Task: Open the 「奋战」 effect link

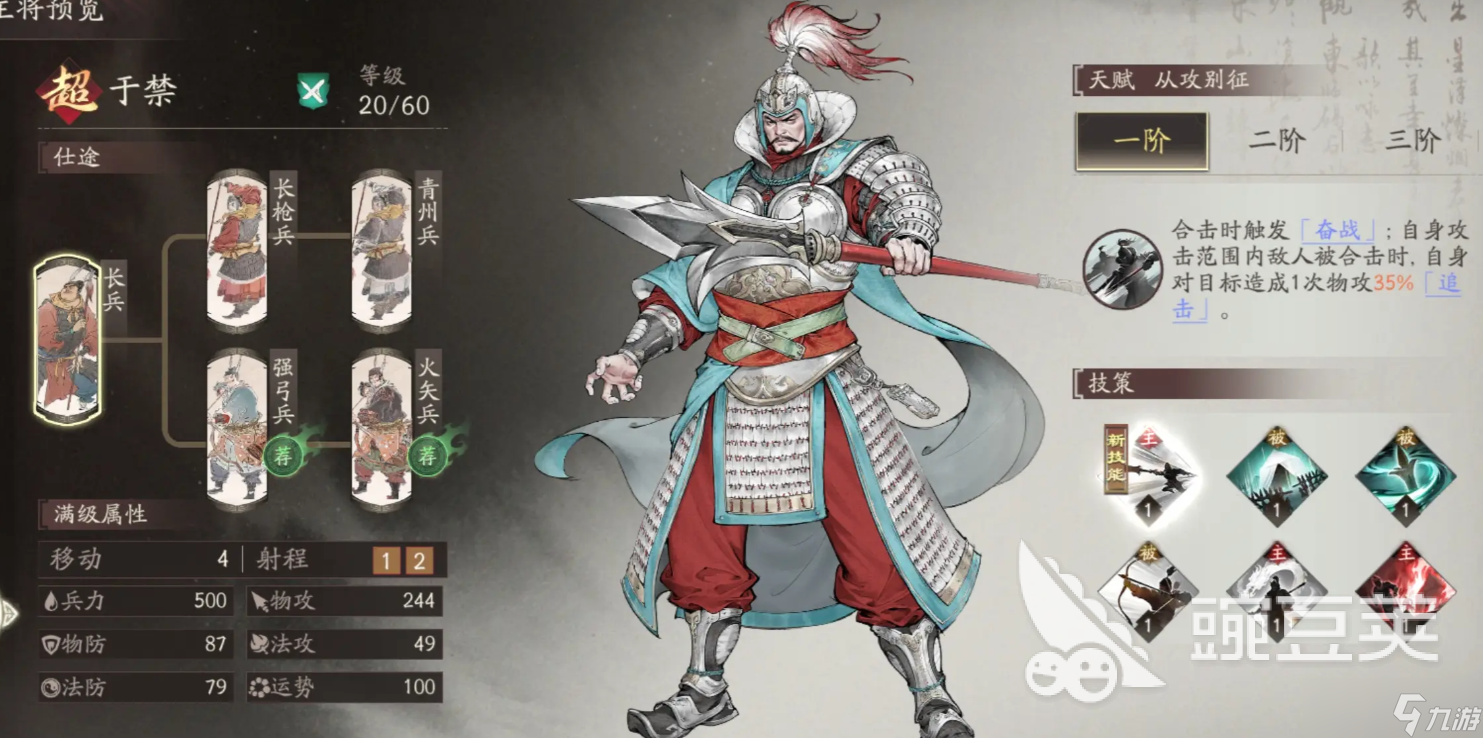Action: tap(1335, 228)
